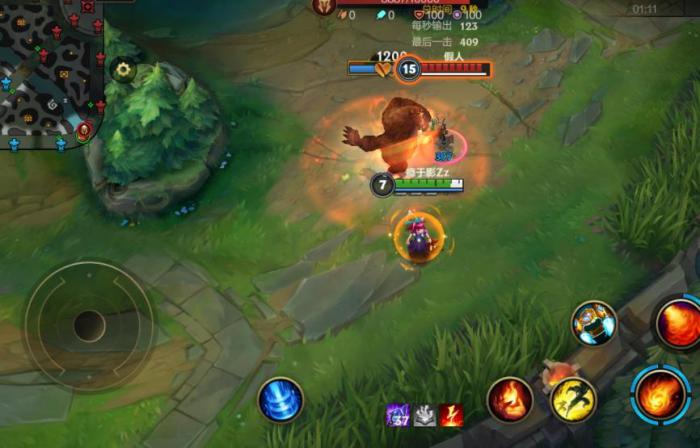Tap the virtual movement joystick

click(x=89, y=325)
